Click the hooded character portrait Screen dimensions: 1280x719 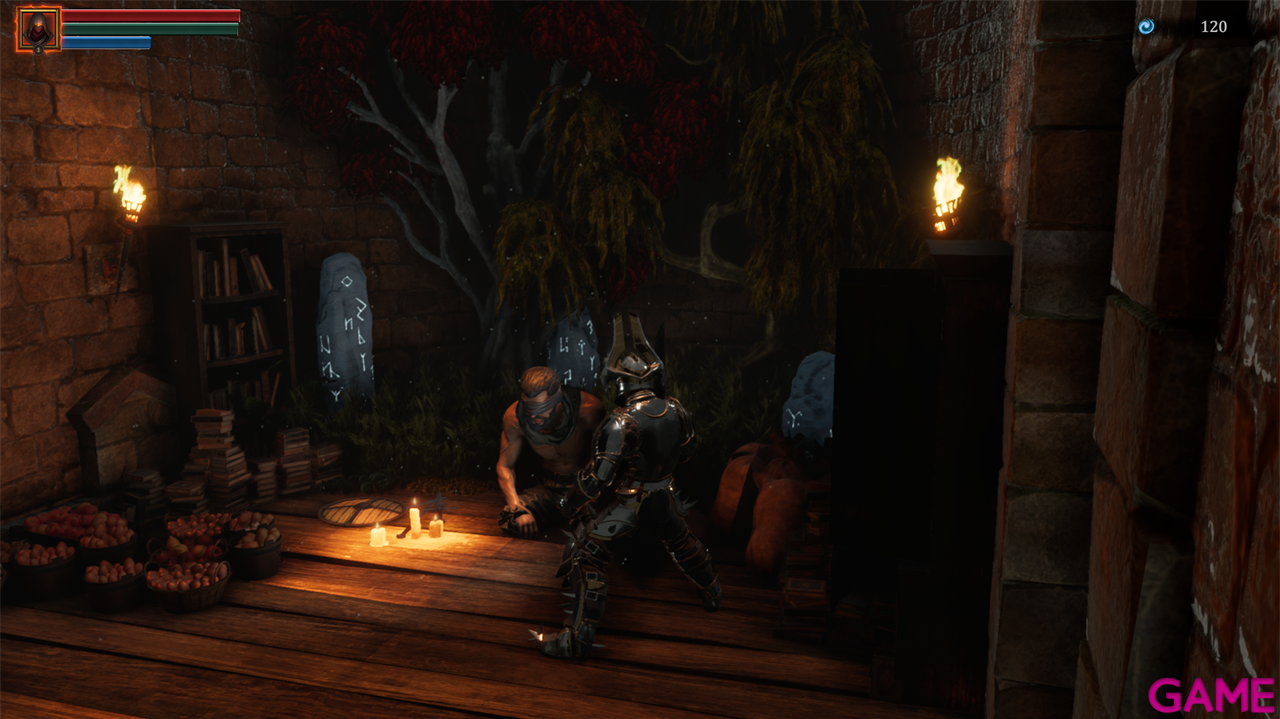[38, 29]
